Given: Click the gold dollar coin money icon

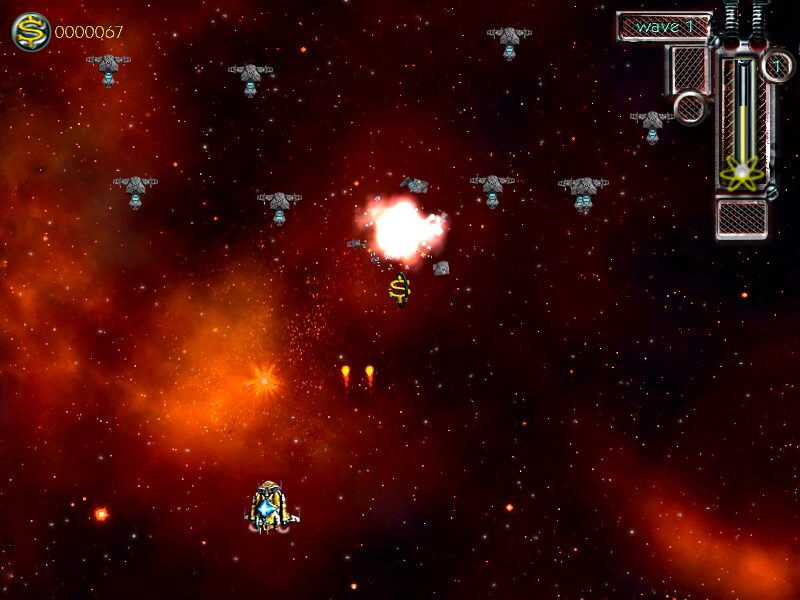Looking at the screenshot, I should (31, 32).
